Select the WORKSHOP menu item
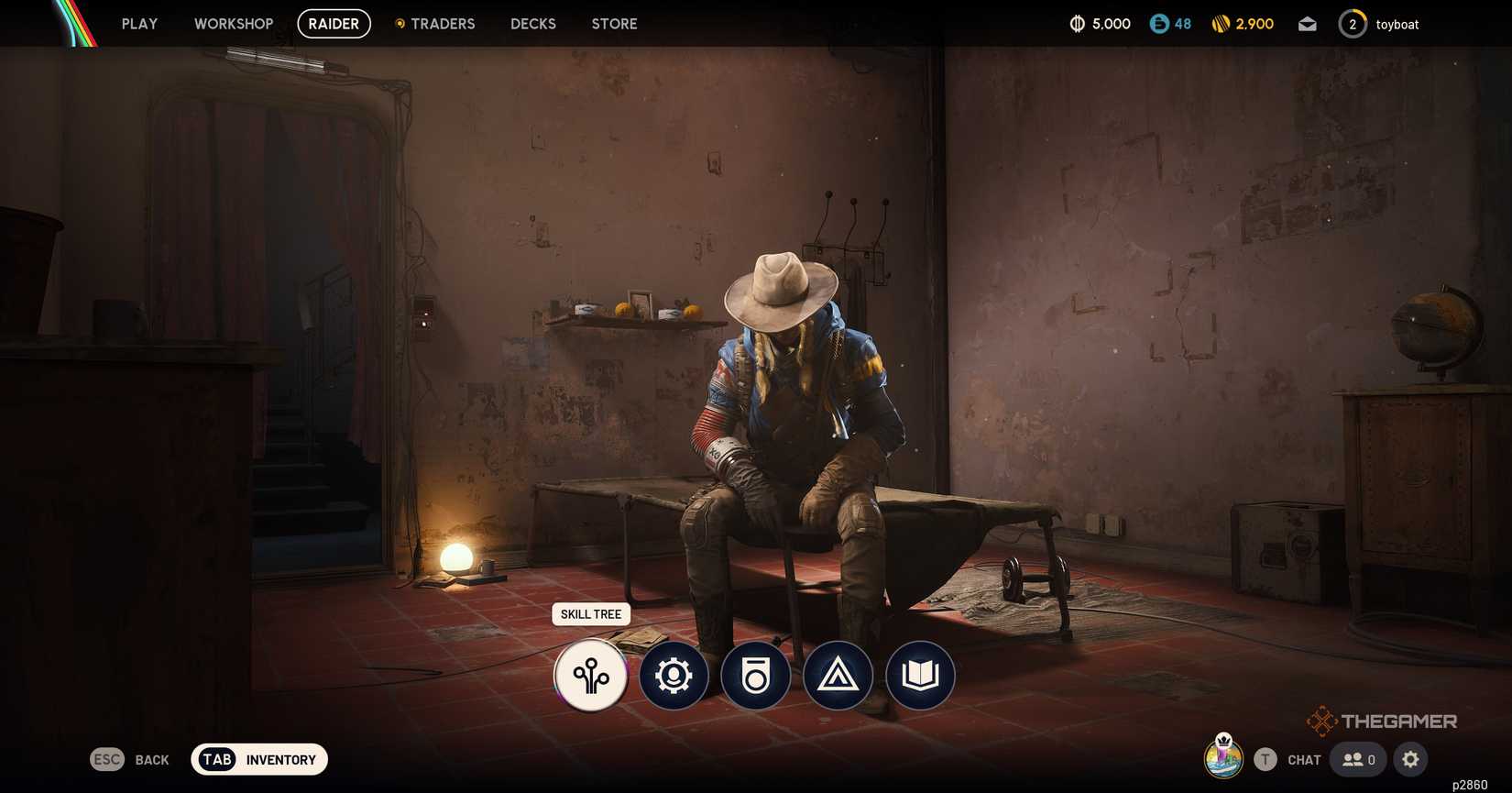The width and height of the screenshot is (1512, 793). [x=233, y=23]
